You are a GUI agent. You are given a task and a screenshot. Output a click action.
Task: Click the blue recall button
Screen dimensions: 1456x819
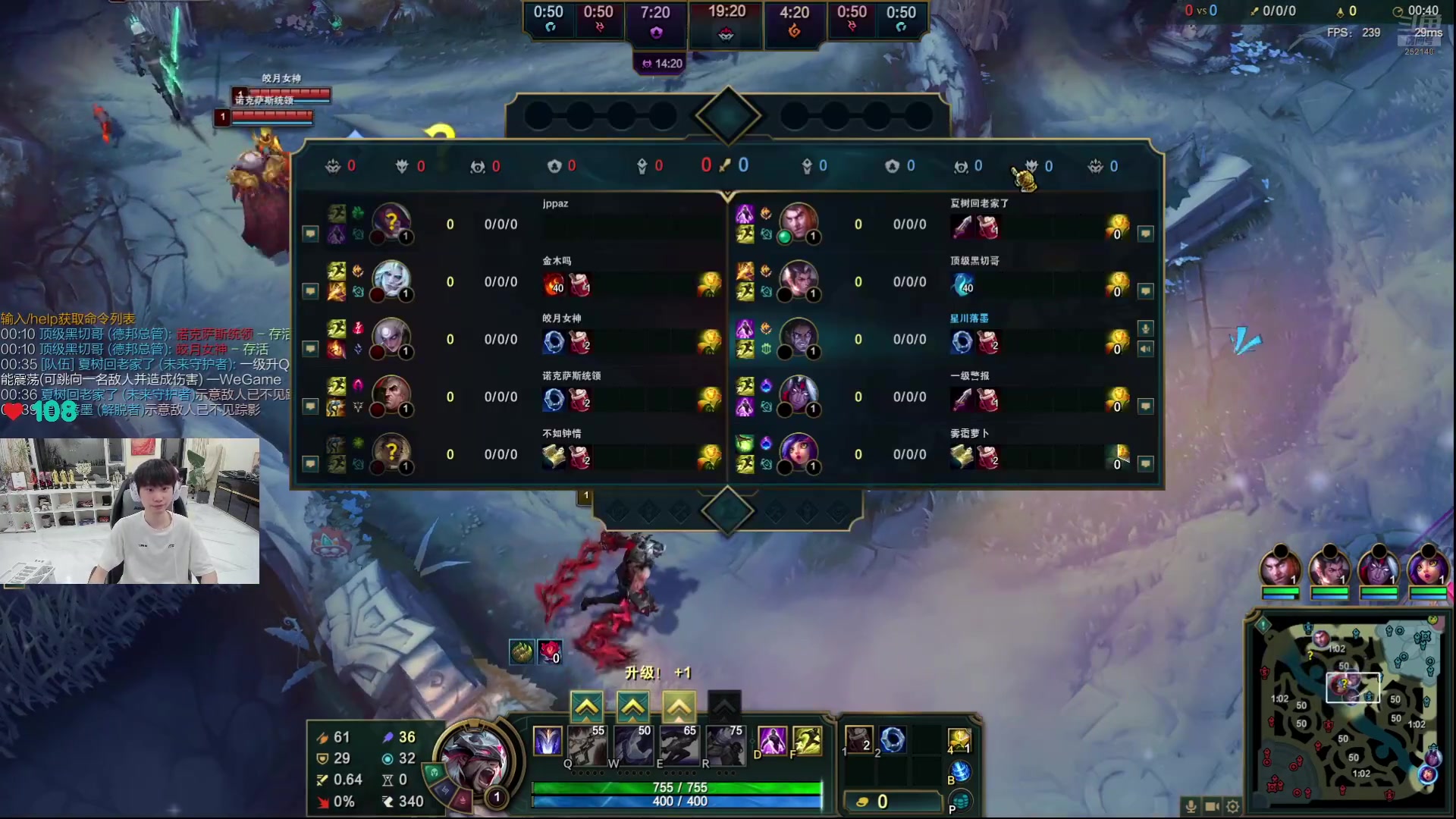coord(959,772)
